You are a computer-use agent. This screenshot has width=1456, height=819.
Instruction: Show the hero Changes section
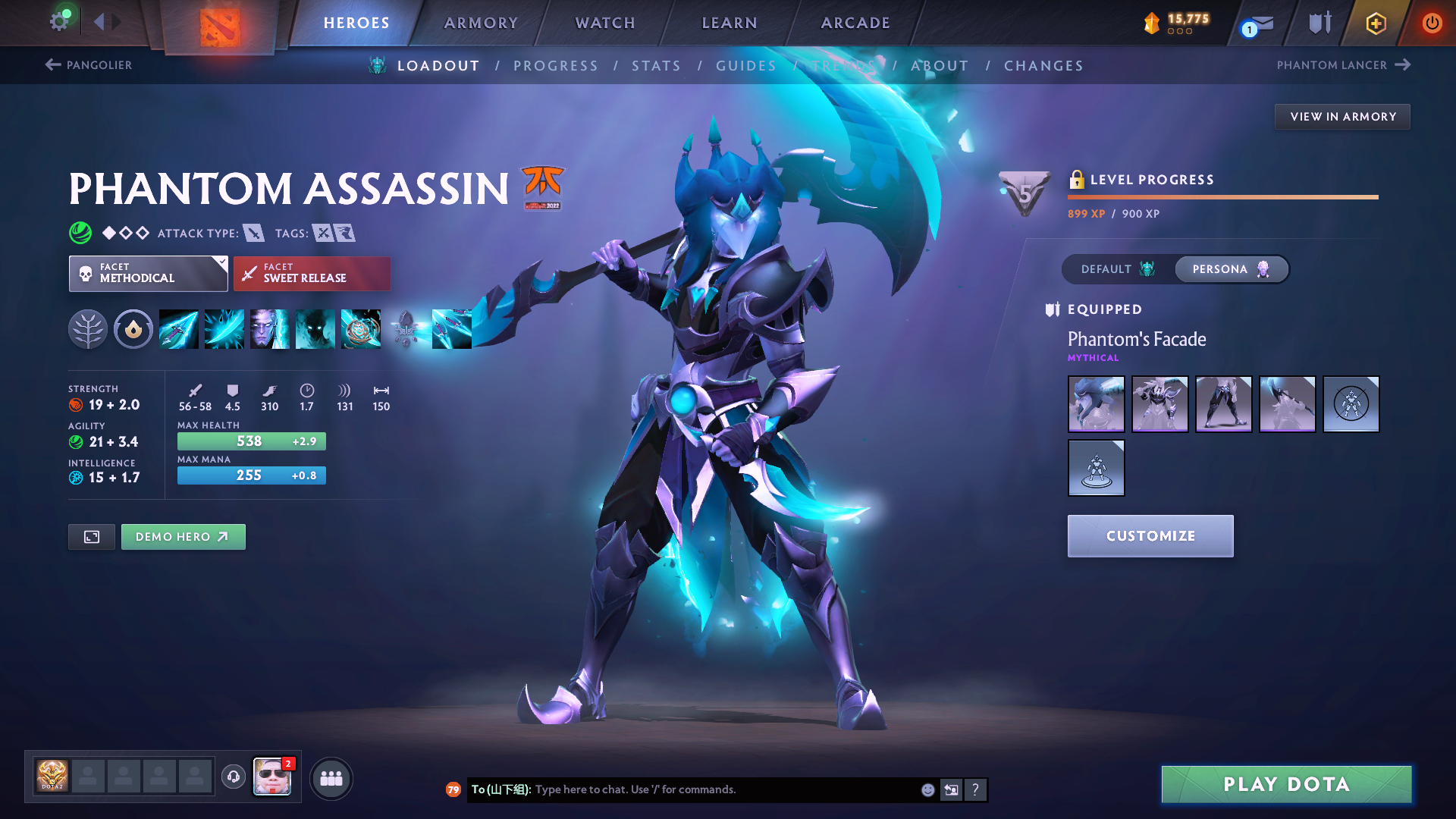tap(1043, 66)
